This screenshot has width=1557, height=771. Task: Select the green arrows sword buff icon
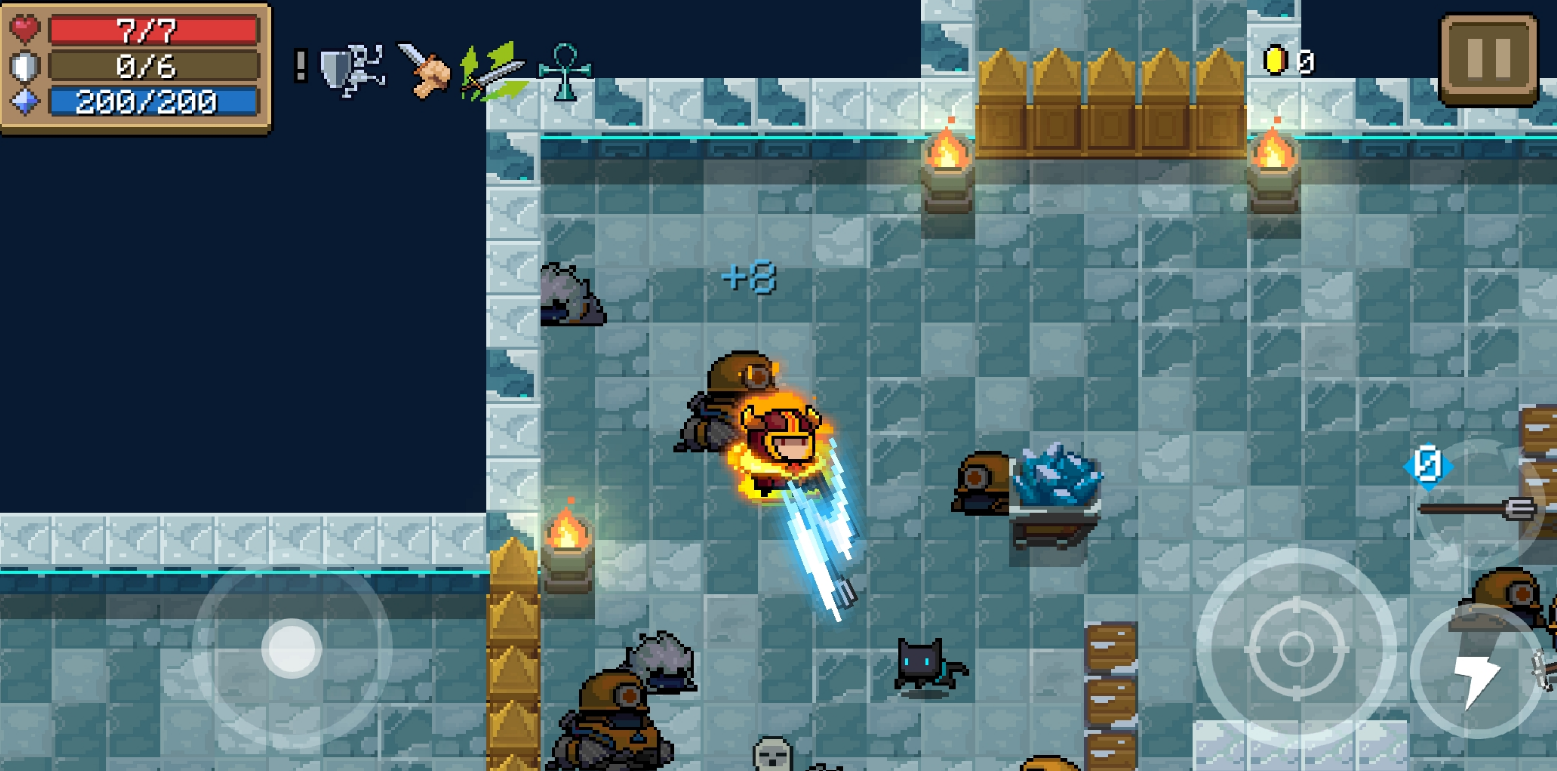pyautogui.click(x=492, y=70)
